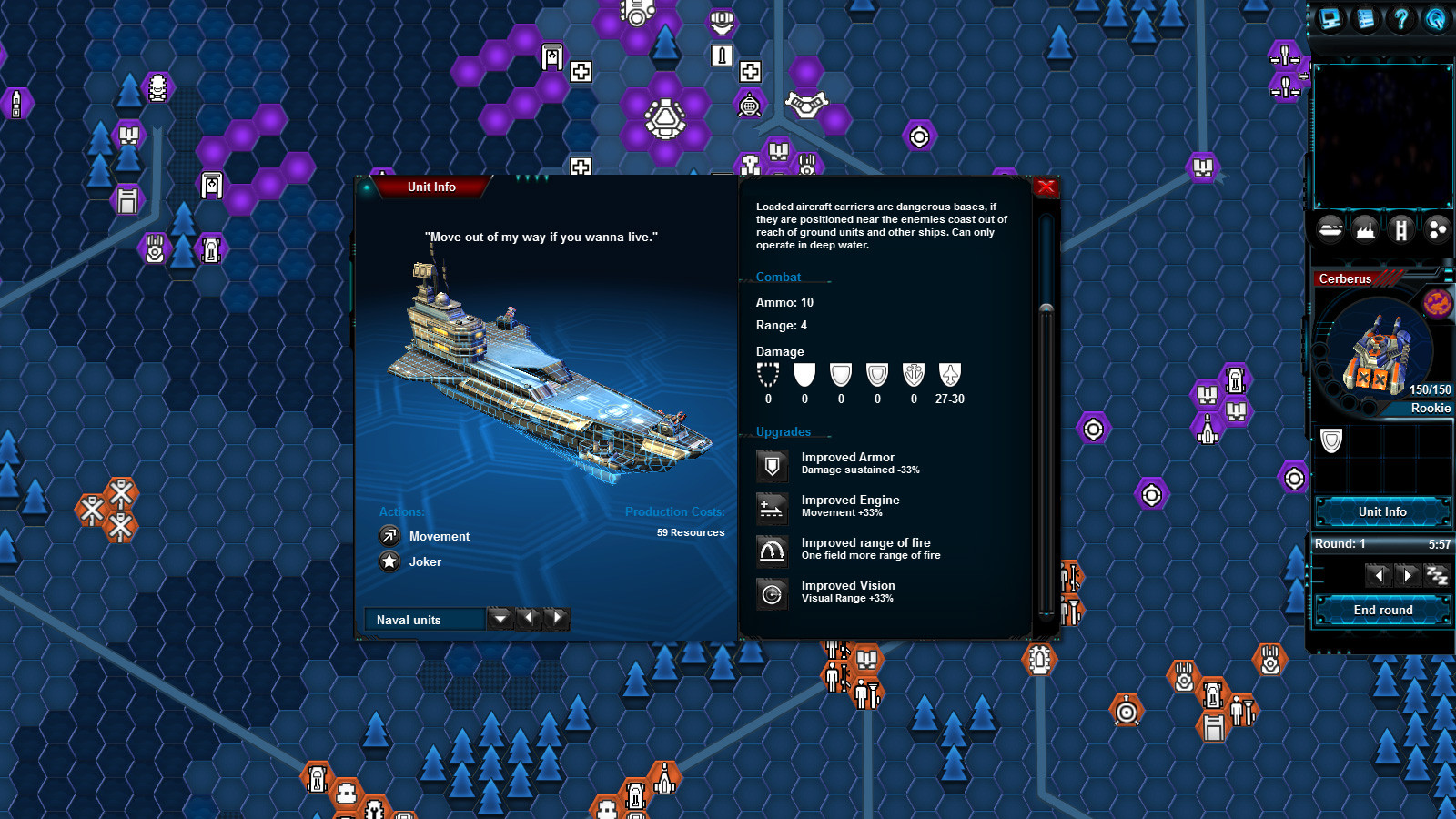Click the factory icon under the minimap
The image size is (1456, 819).
coord(1364,229)
